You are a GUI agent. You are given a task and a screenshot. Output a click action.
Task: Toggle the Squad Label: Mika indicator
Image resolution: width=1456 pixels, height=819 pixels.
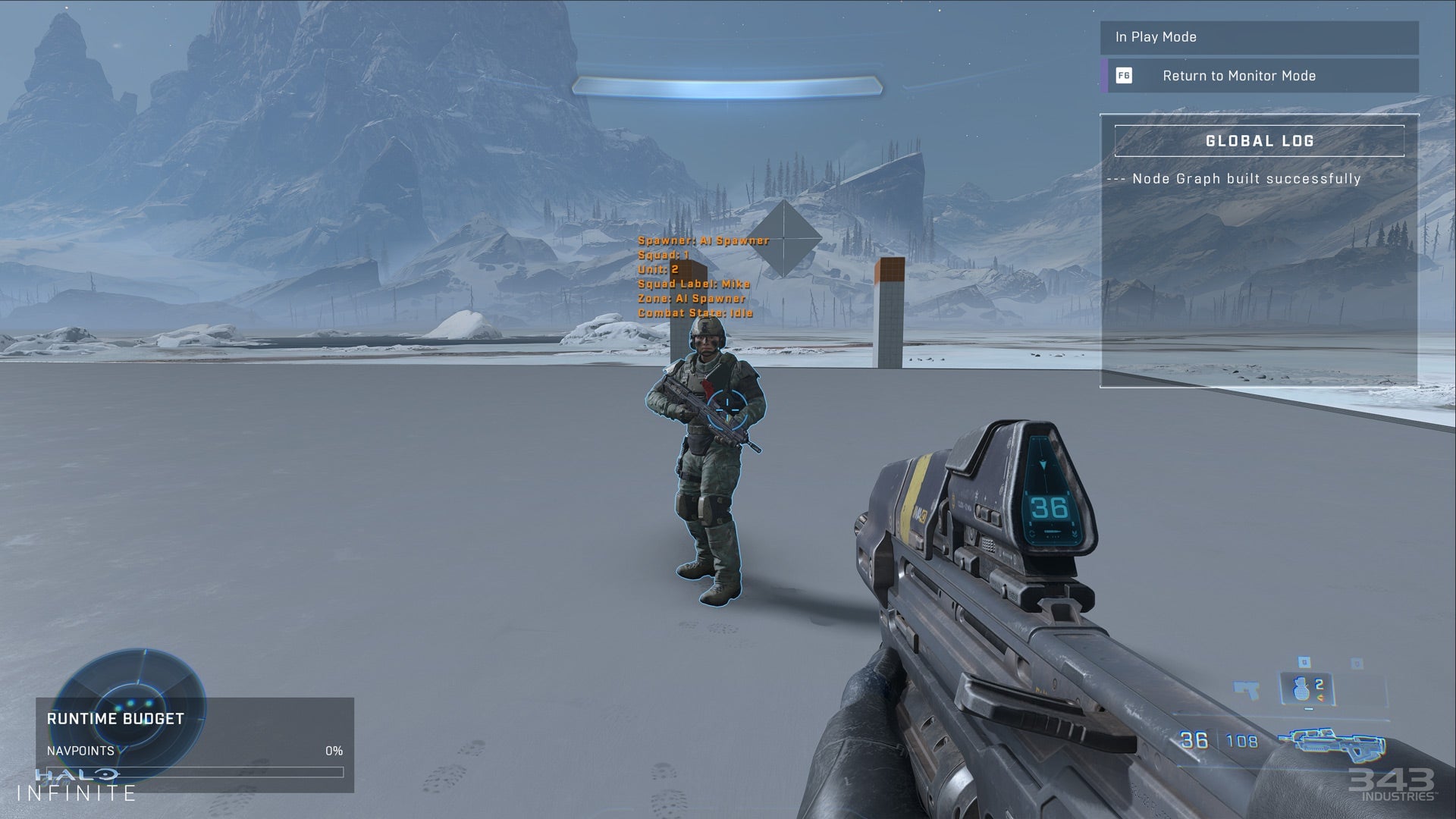click(x=695, y=283)
